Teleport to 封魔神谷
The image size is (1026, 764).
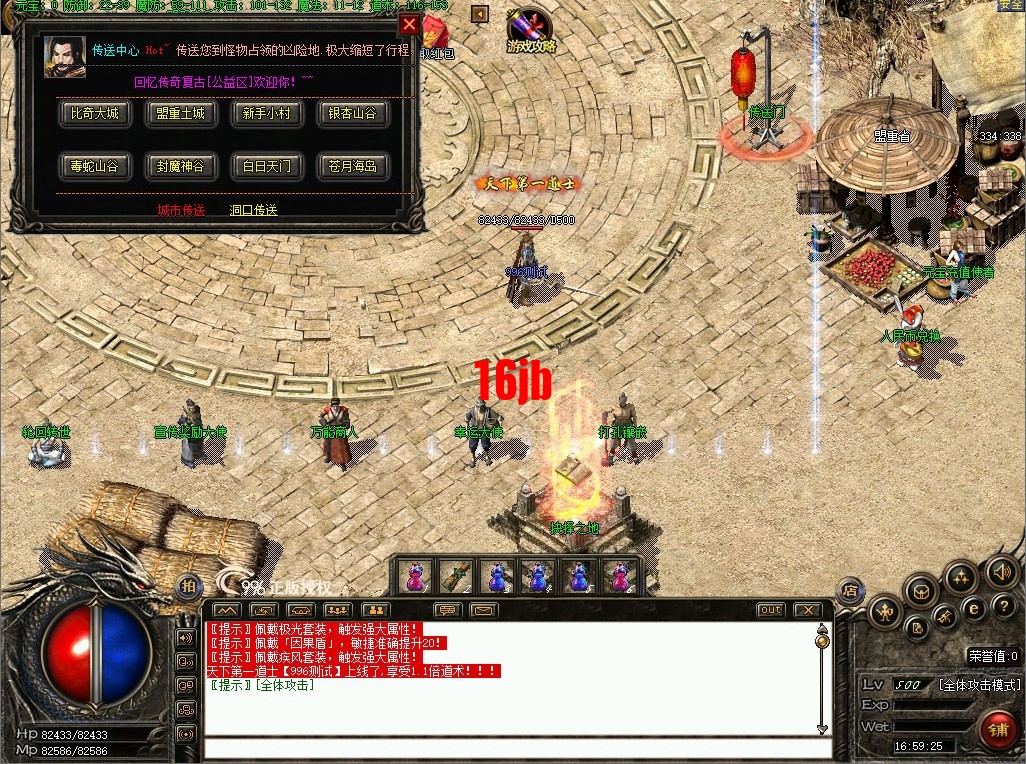pos(181,166)
